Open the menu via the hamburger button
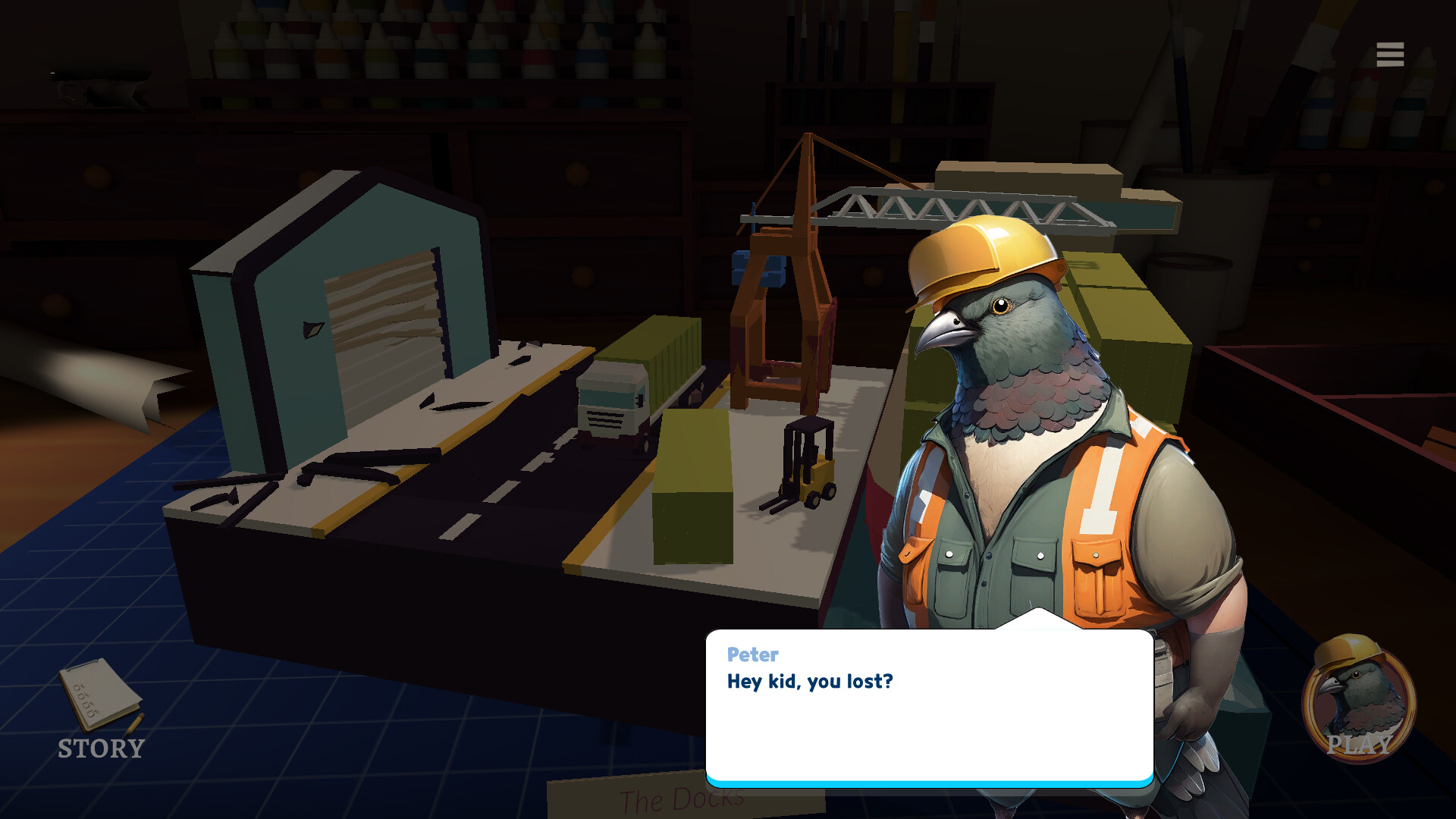Viewport: 1456px width, 819px height. pos(1389,54)
